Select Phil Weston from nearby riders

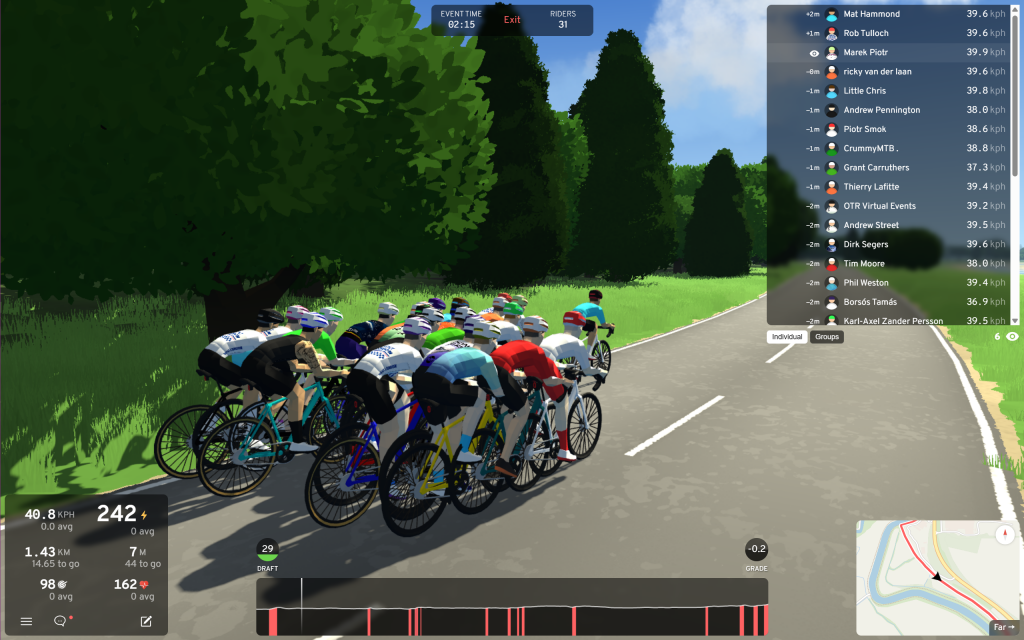point(890,283)
